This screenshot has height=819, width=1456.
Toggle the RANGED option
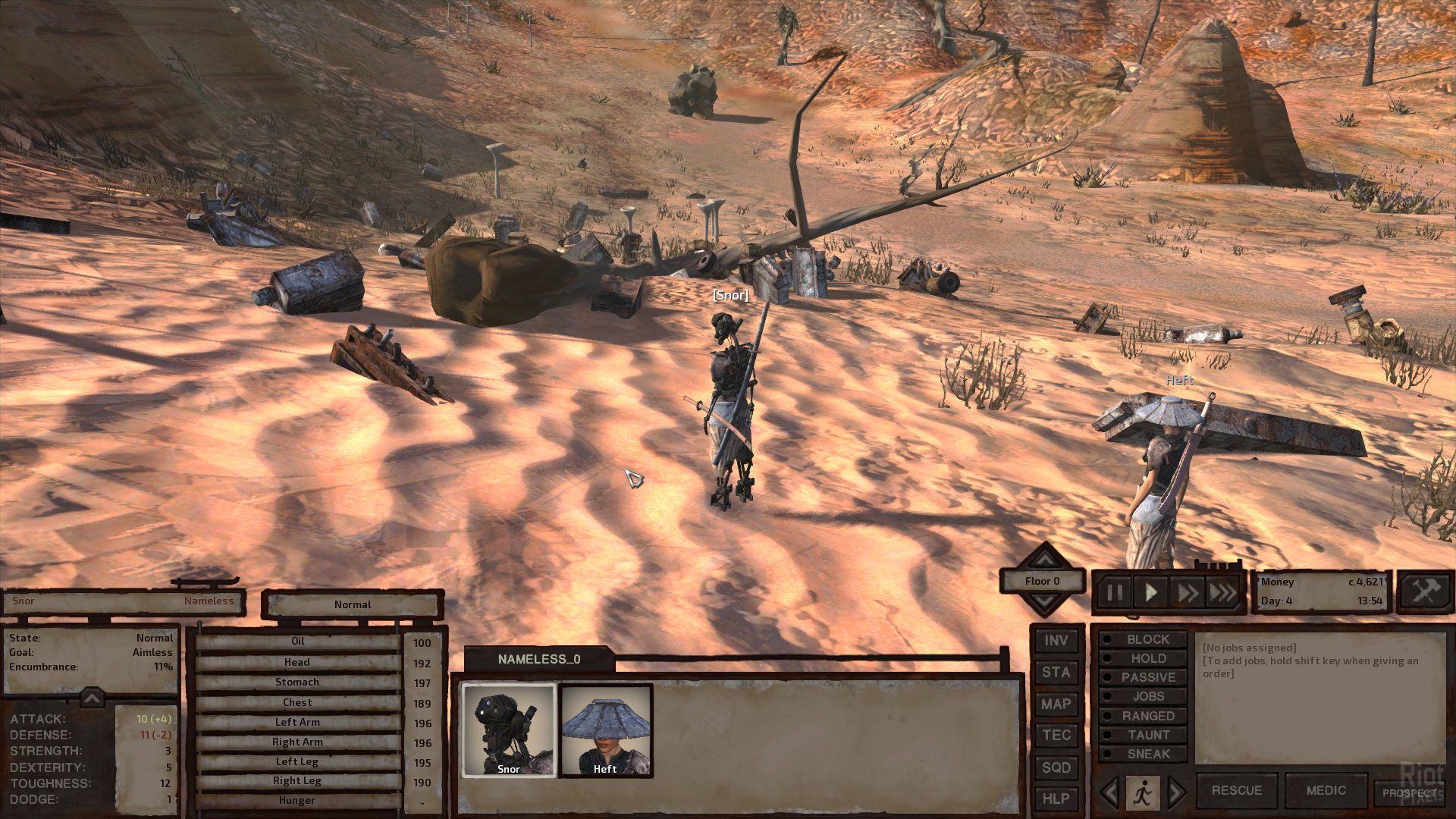click(x=1143, y=716)
